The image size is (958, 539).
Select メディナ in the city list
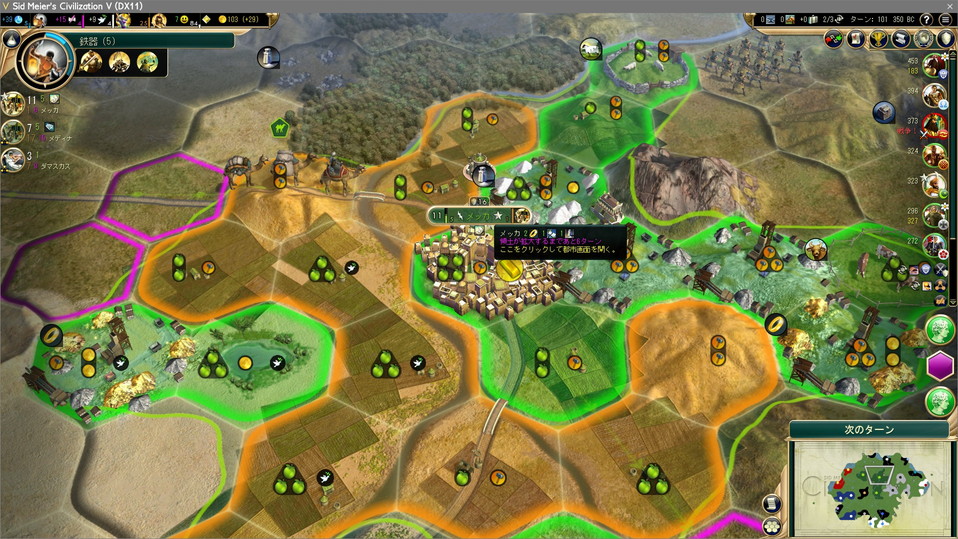coord(14,131)
